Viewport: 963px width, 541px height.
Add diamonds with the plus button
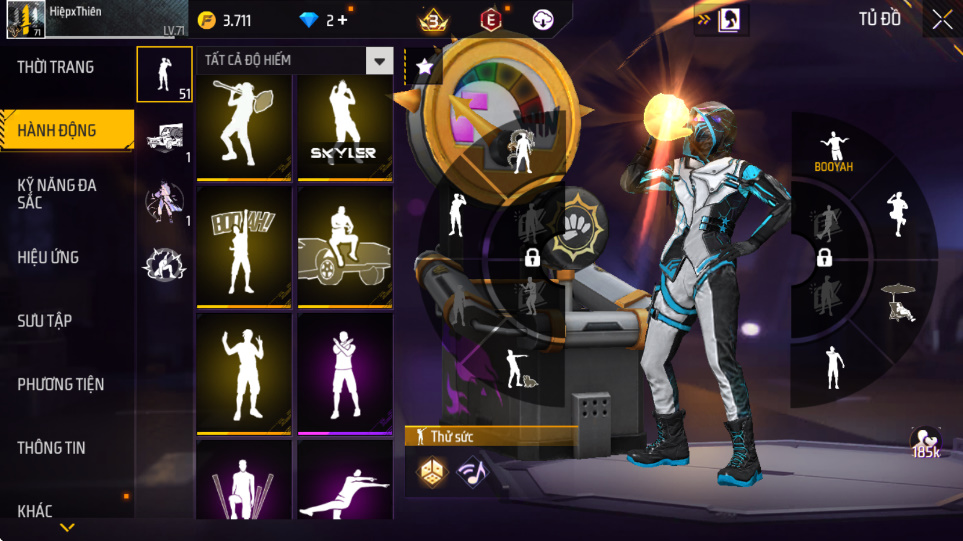point(342,20)
